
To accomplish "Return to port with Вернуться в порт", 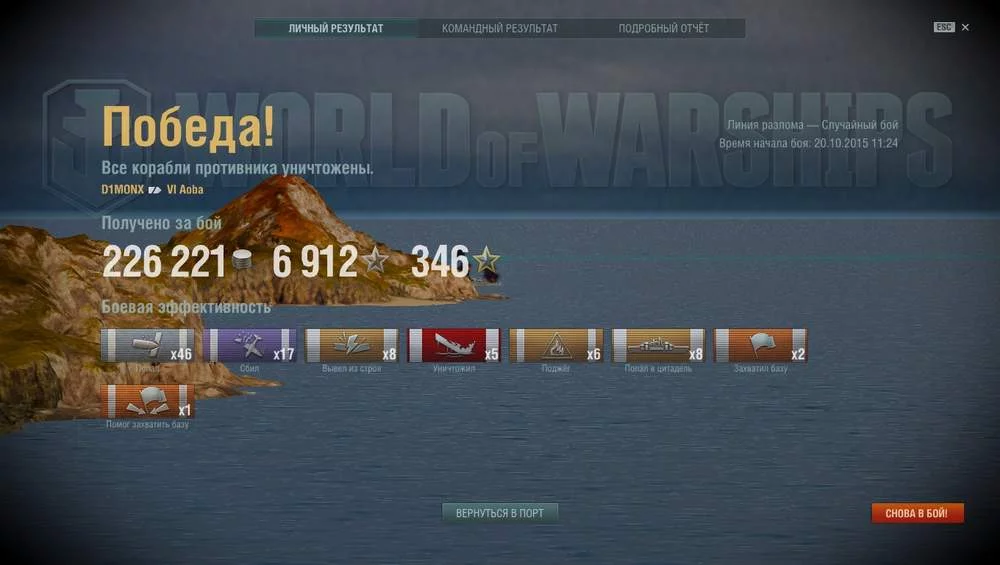I will [500, 513].
